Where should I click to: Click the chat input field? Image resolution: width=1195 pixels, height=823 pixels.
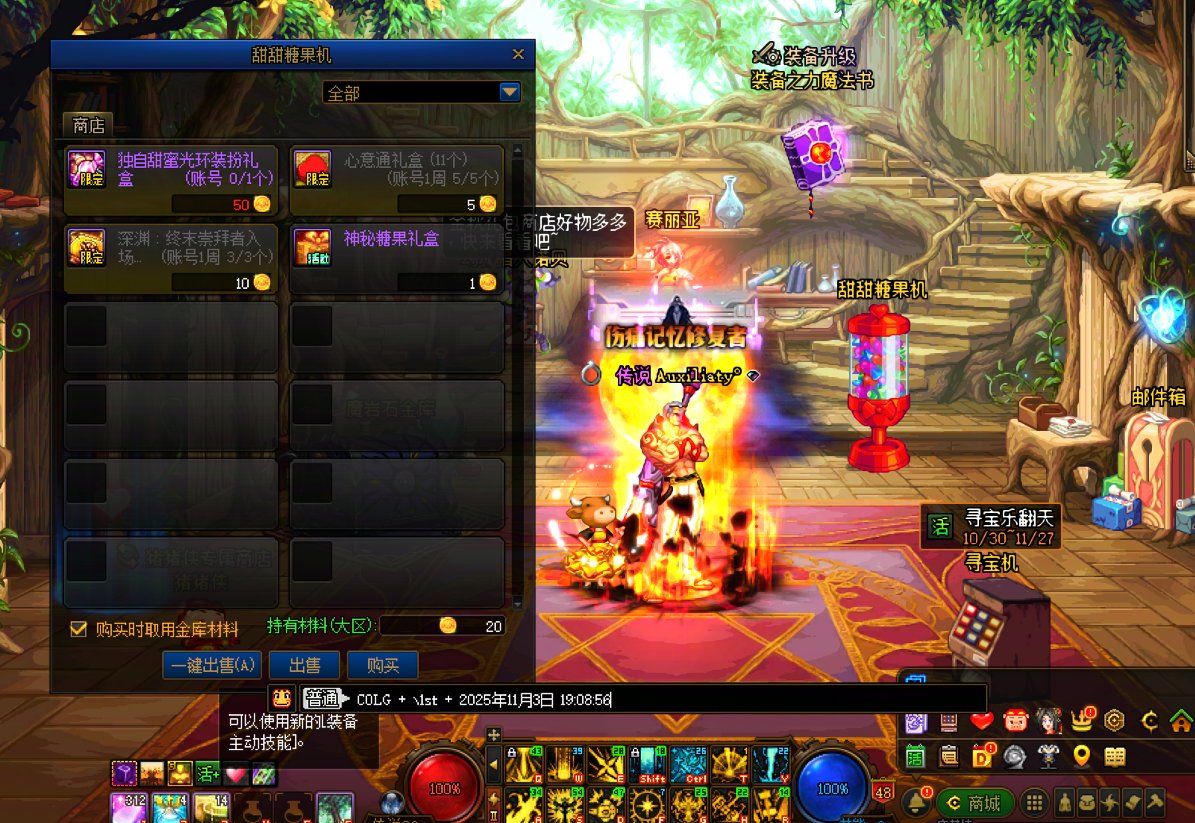tap(660, 699)
